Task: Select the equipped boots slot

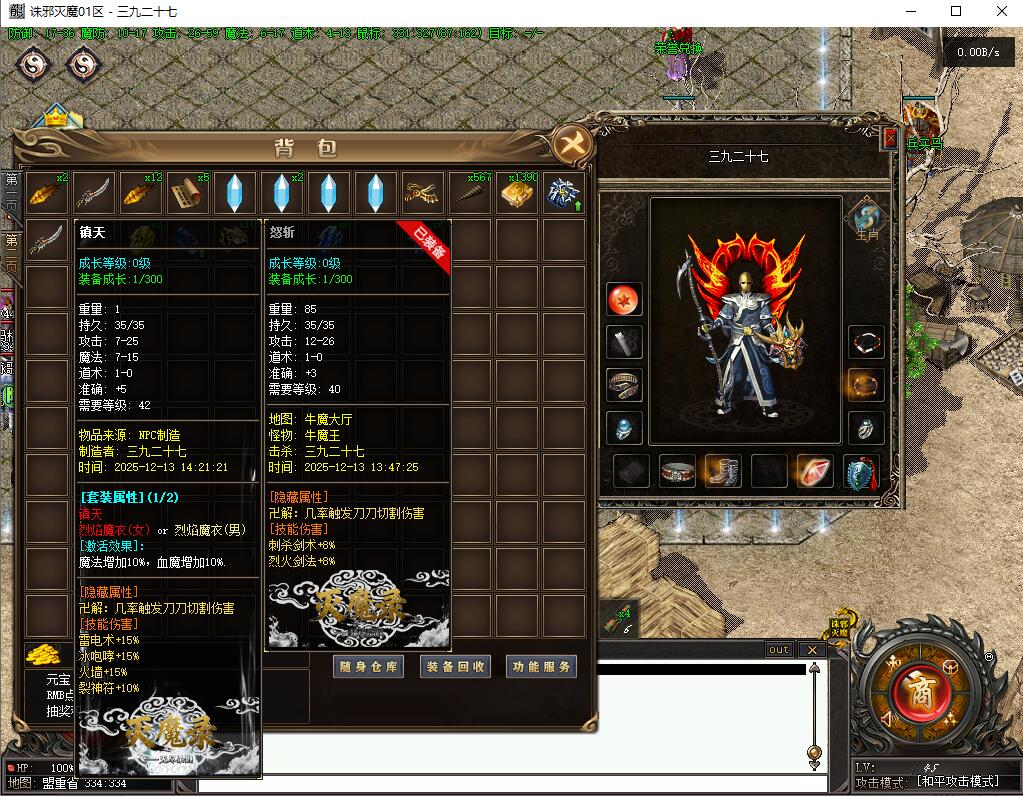Action: click(722, 471)
